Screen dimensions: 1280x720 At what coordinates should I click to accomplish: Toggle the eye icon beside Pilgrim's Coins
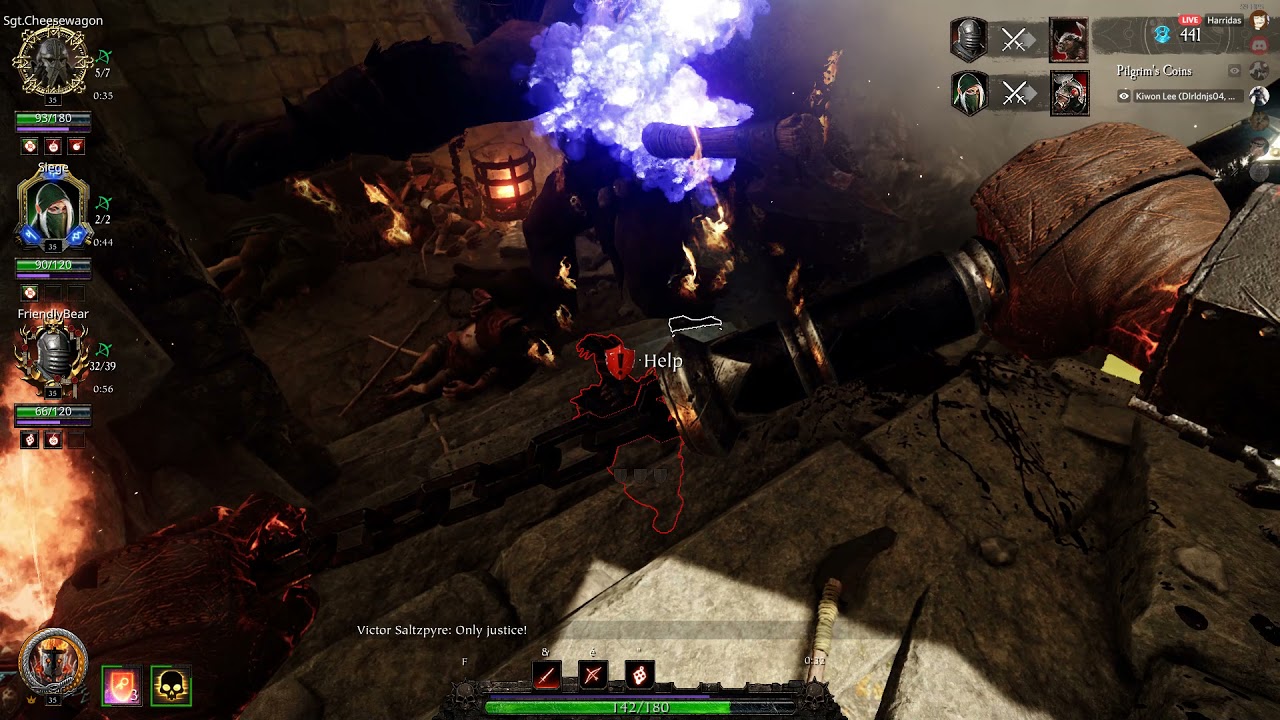click(1235, 71)
